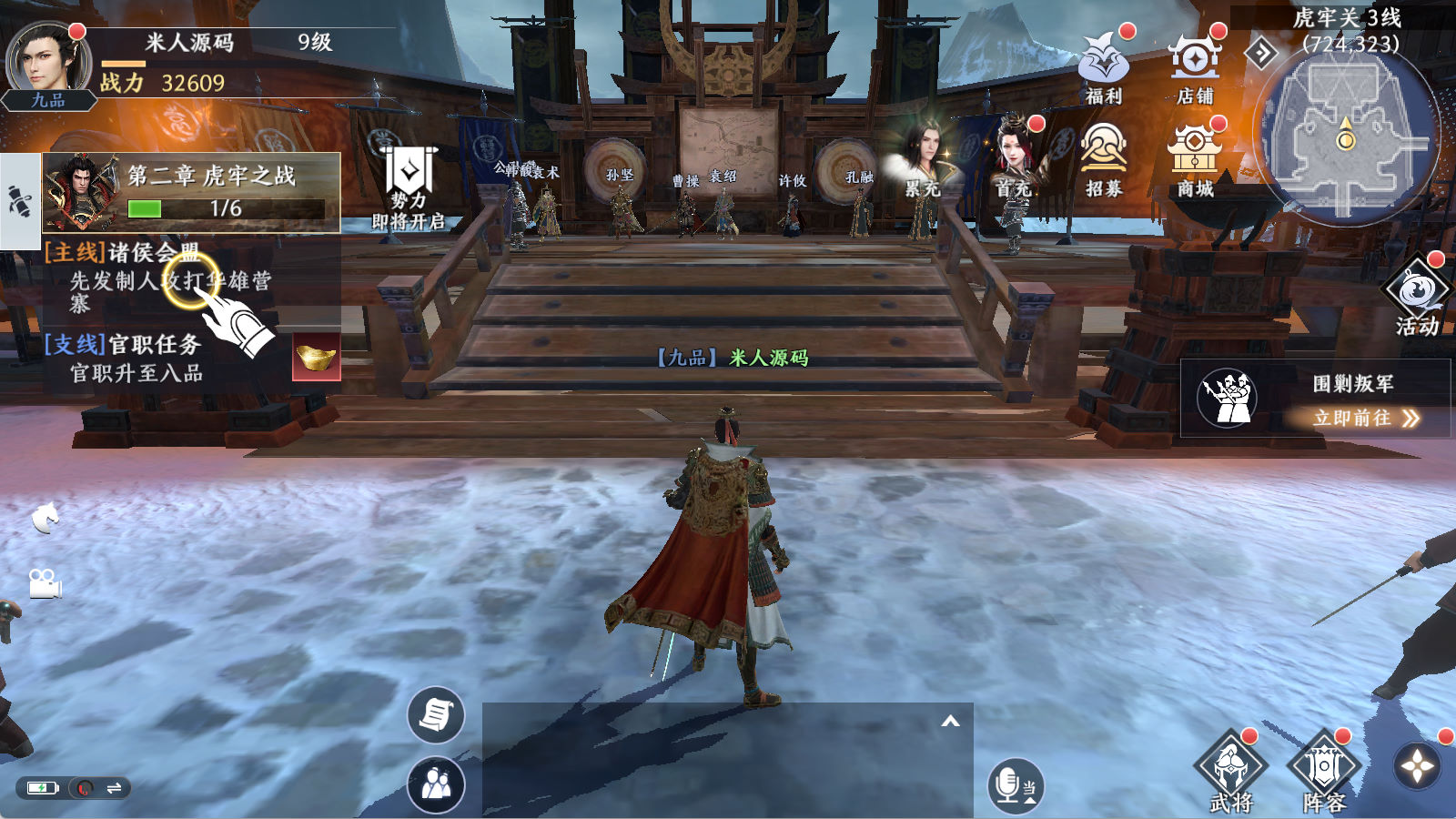
Task: Open the 累充 cumulative recharge offer
Action: coord(924,159)
